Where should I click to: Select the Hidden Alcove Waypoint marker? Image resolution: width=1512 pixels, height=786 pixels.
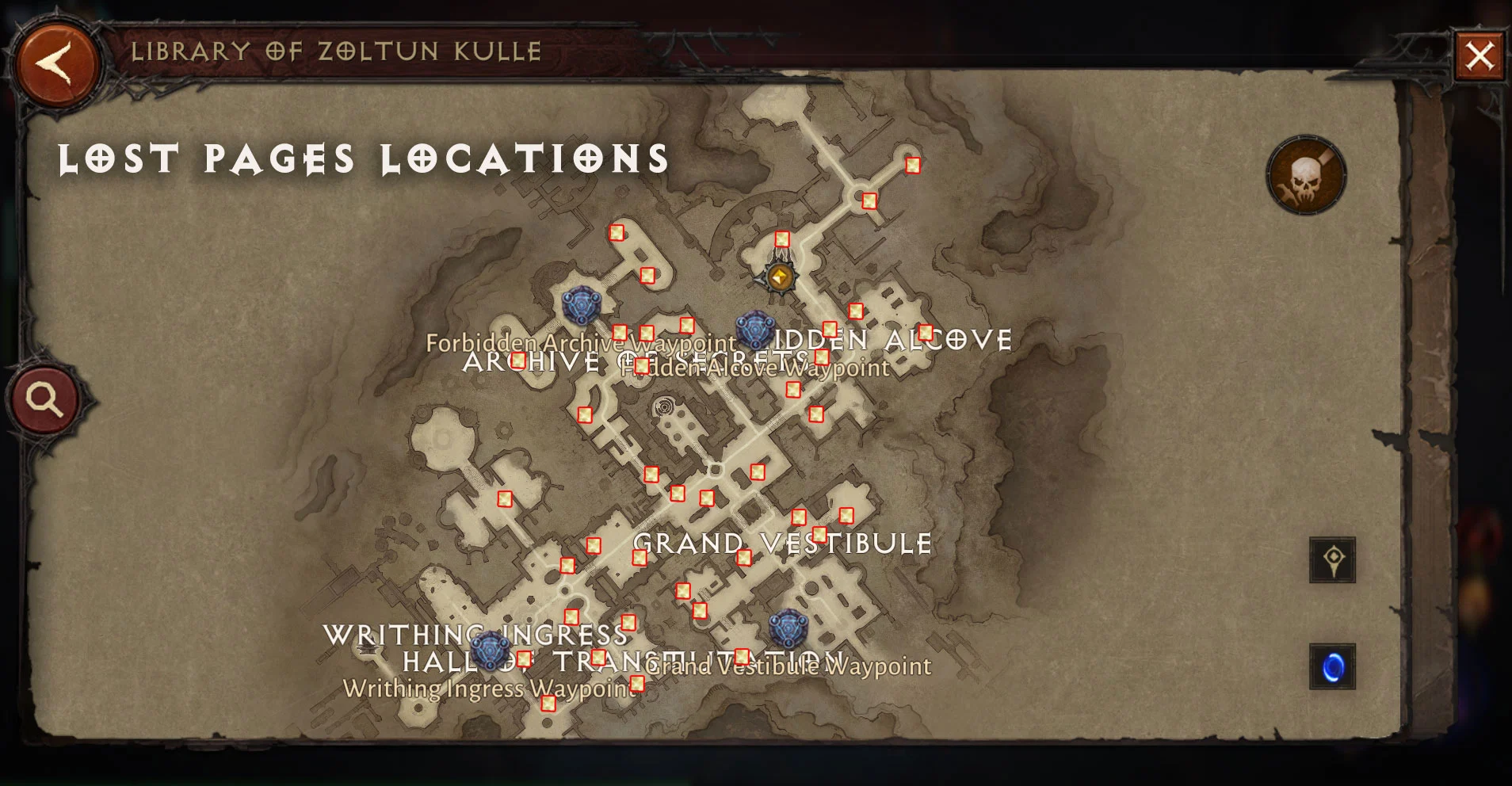click(x=754, y=330)
